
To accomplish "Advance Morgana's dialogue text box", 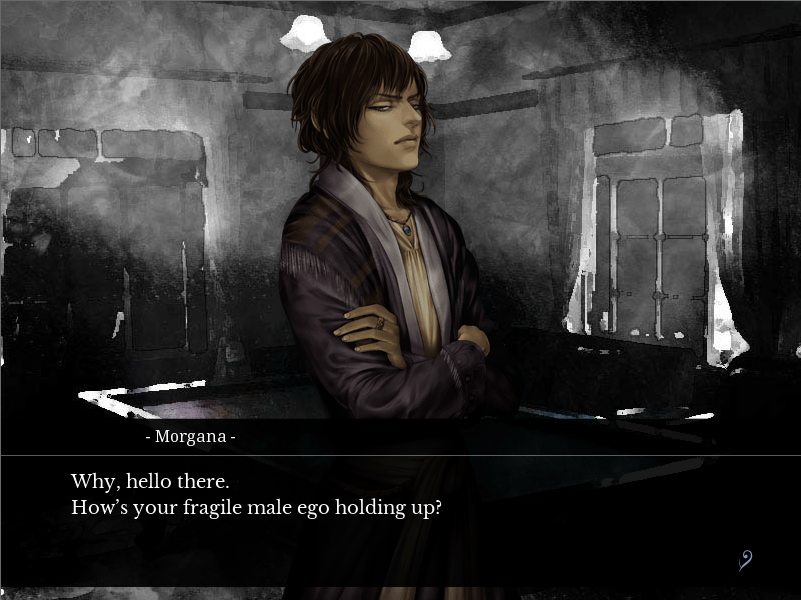I will pyautogui.click(x=400, y=520).
